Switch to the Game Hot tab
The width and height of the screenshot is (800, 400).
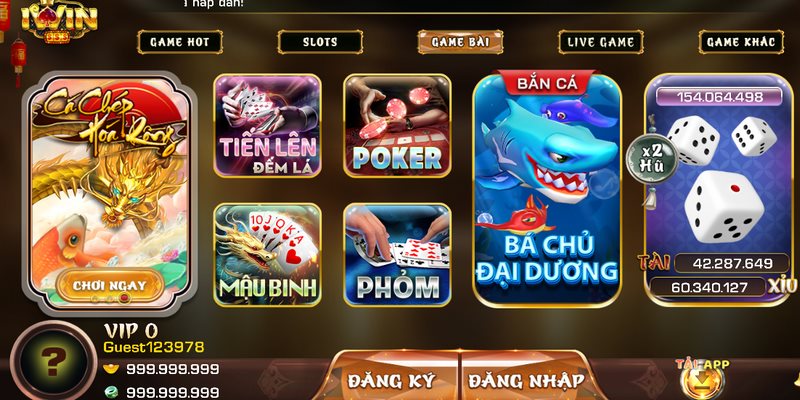[x=179, y=42]
